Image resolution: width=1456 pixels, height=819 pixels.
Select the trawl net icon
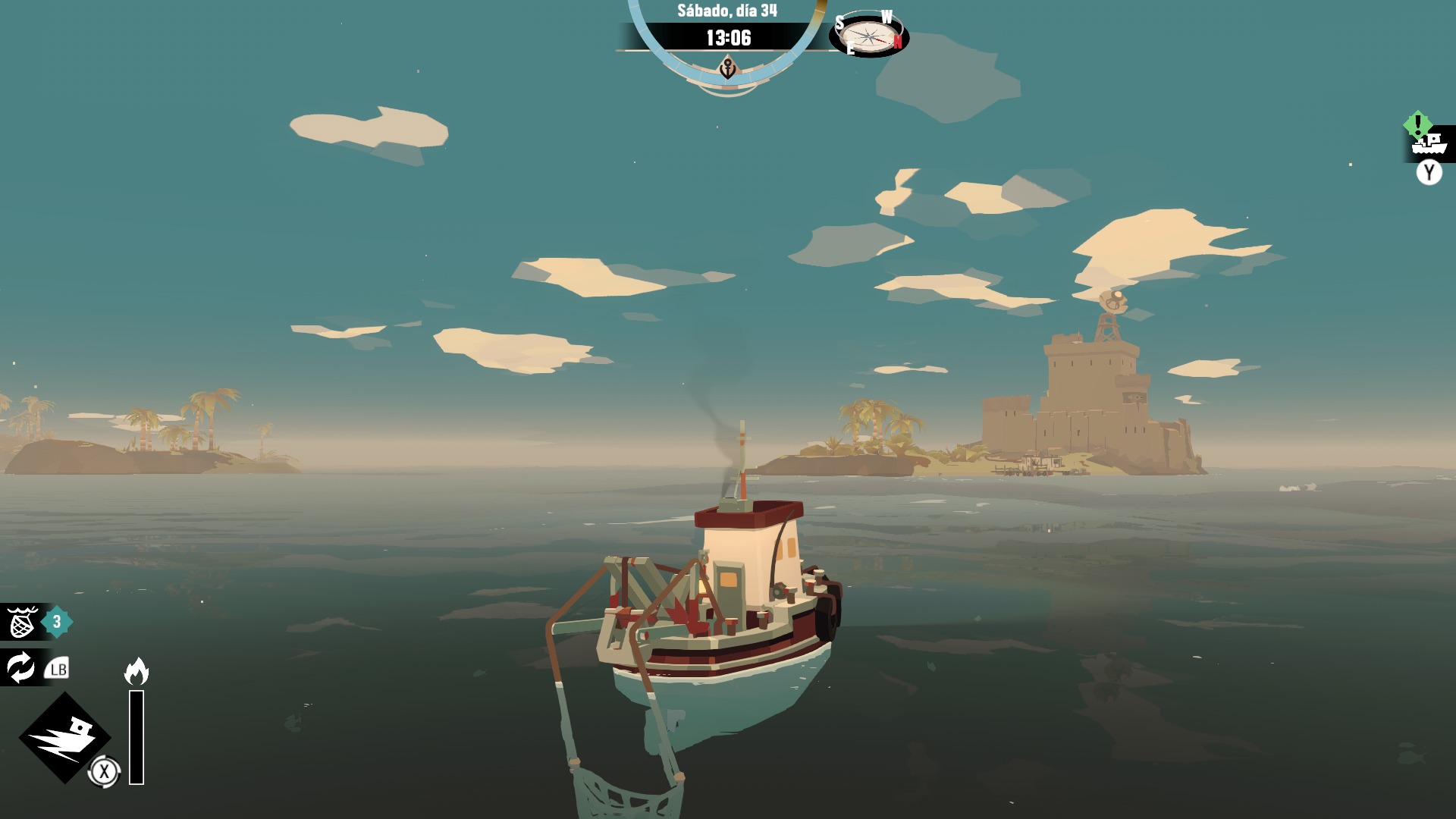(22, 623)
